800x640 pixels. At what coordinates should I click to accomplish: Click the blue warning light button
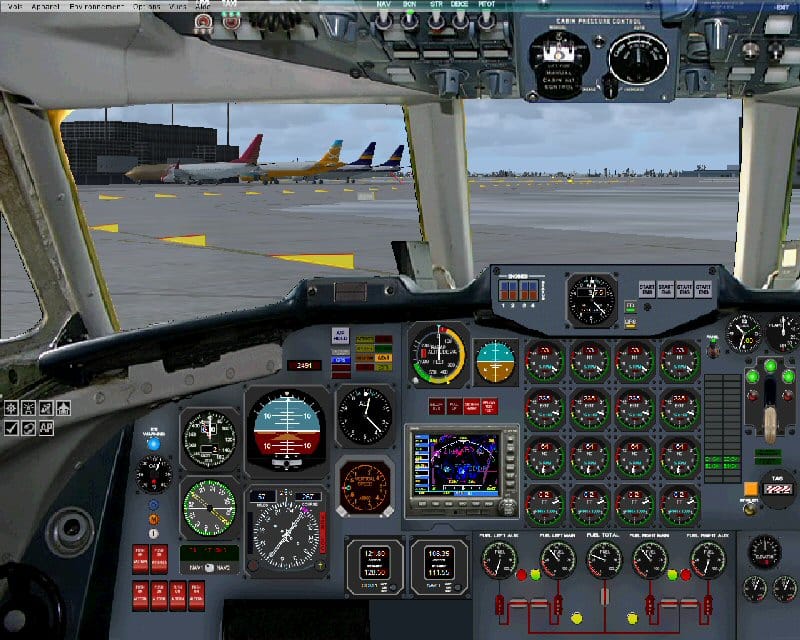point(153,443)
